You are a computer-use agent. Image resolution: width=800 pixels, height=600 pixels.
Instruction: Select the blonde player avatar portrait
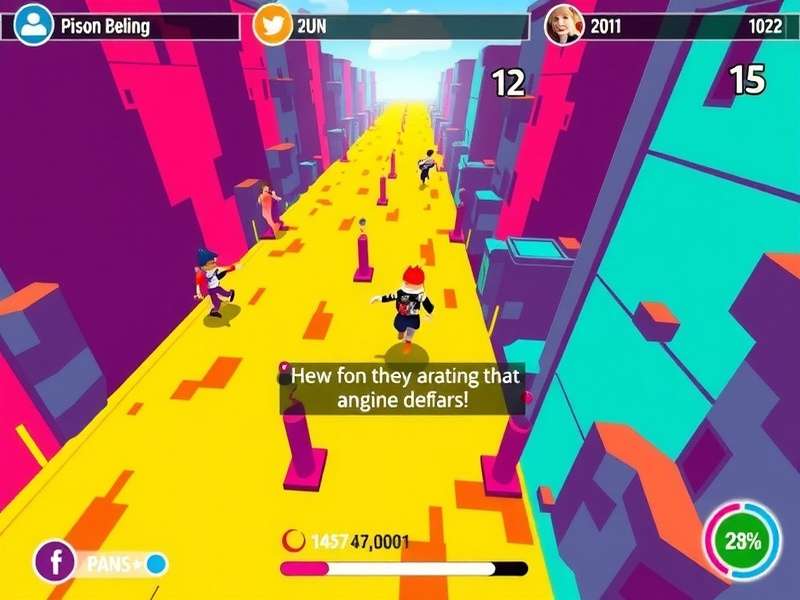[563, 25]
